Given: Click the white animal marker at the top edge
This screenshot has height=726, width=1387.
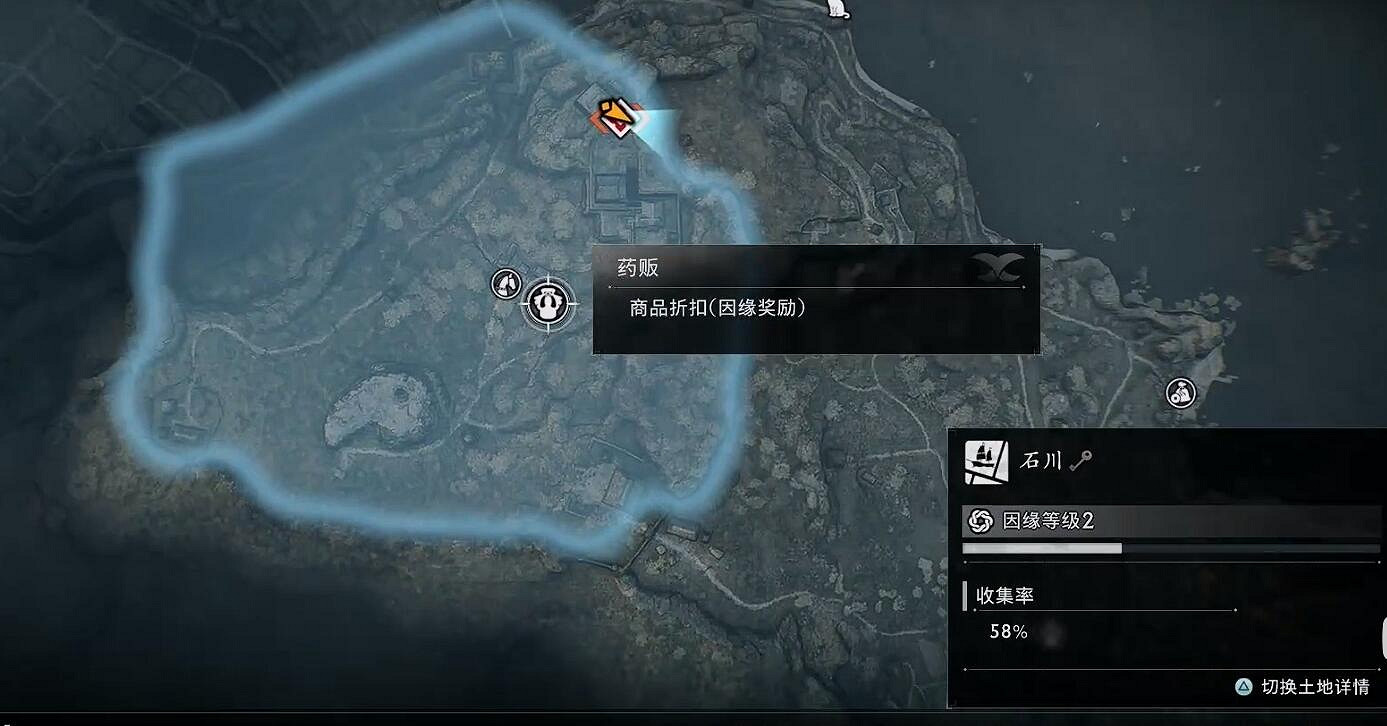Looking at the screenshot, I should click(836, 8).
